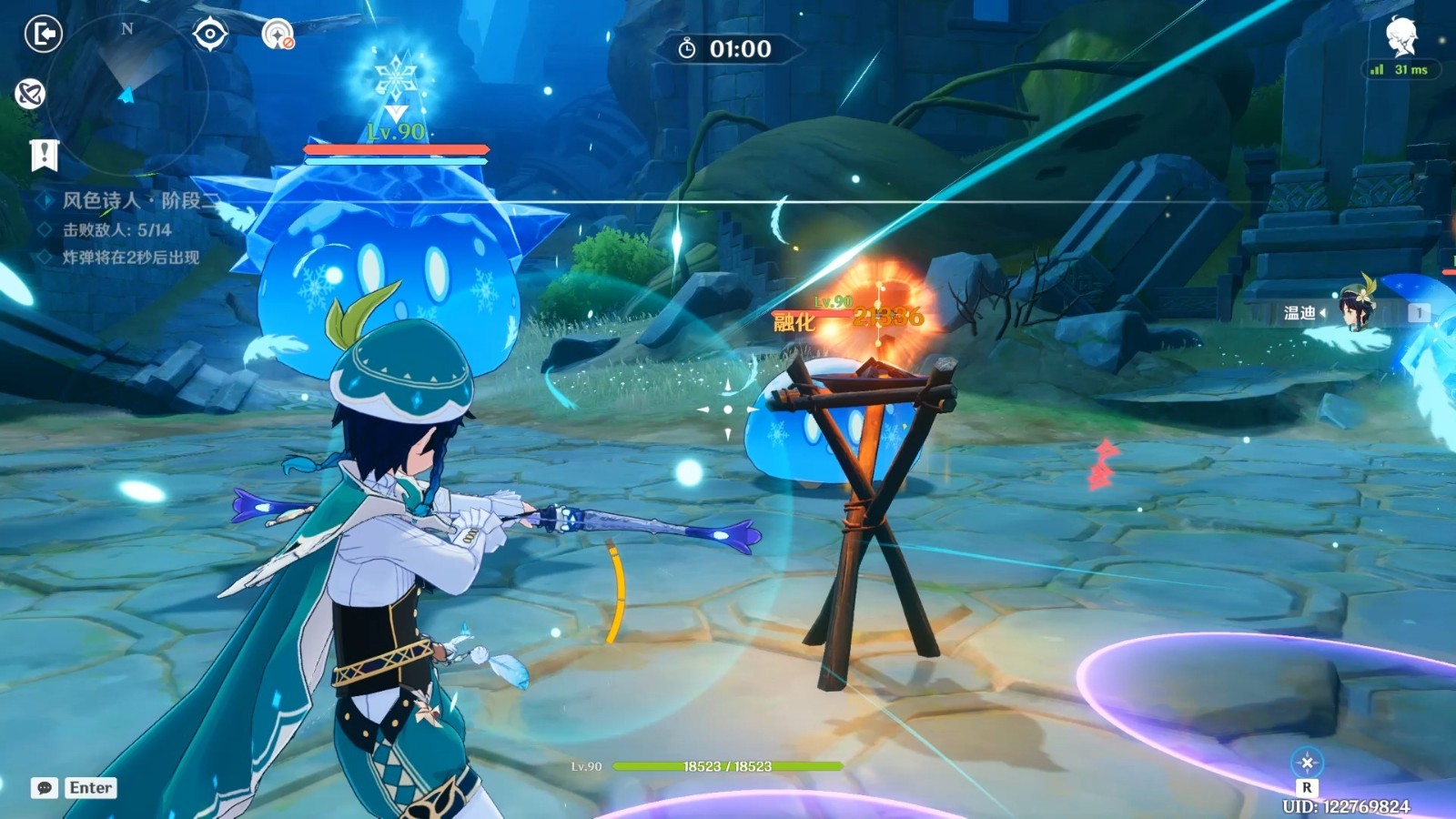
Task: Toggle the eye-shaped Elemental Sight icon
Action: pos(210,35)
